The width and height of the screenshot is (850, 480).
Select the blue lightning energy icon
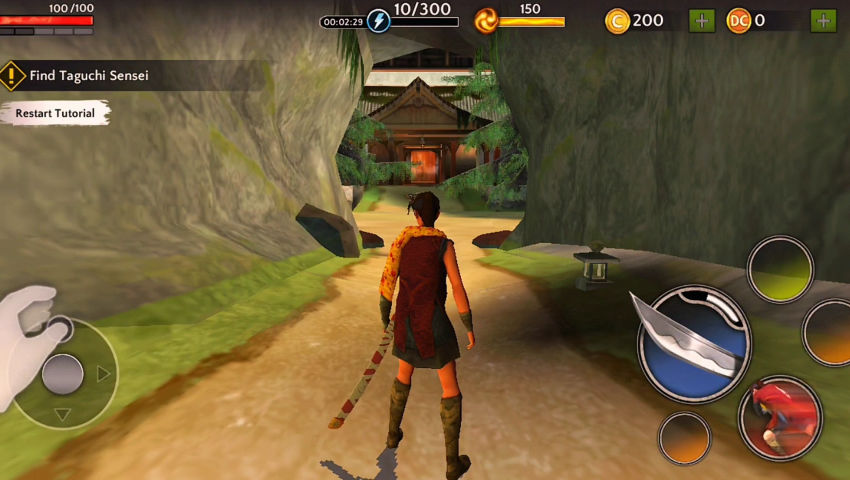[379, 20]
